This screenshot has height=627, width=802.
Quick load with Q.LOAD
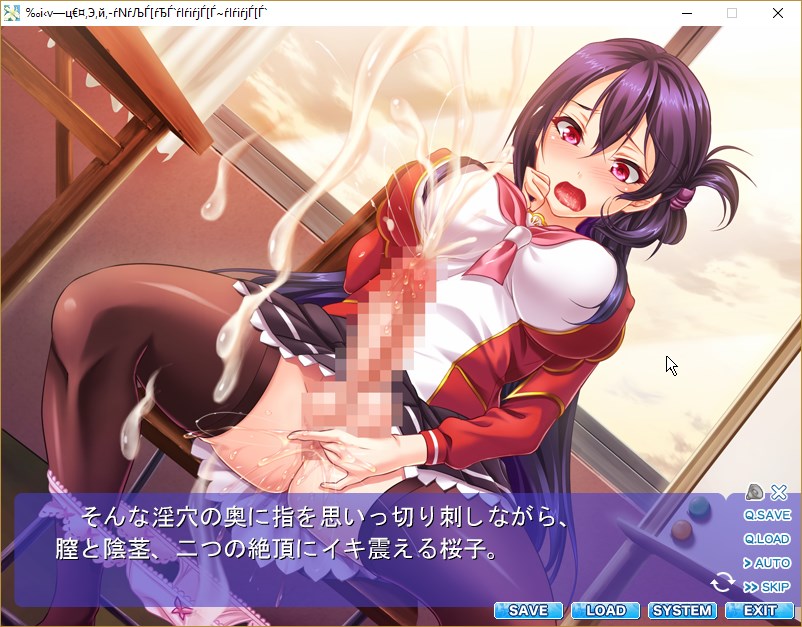point(767,539)
